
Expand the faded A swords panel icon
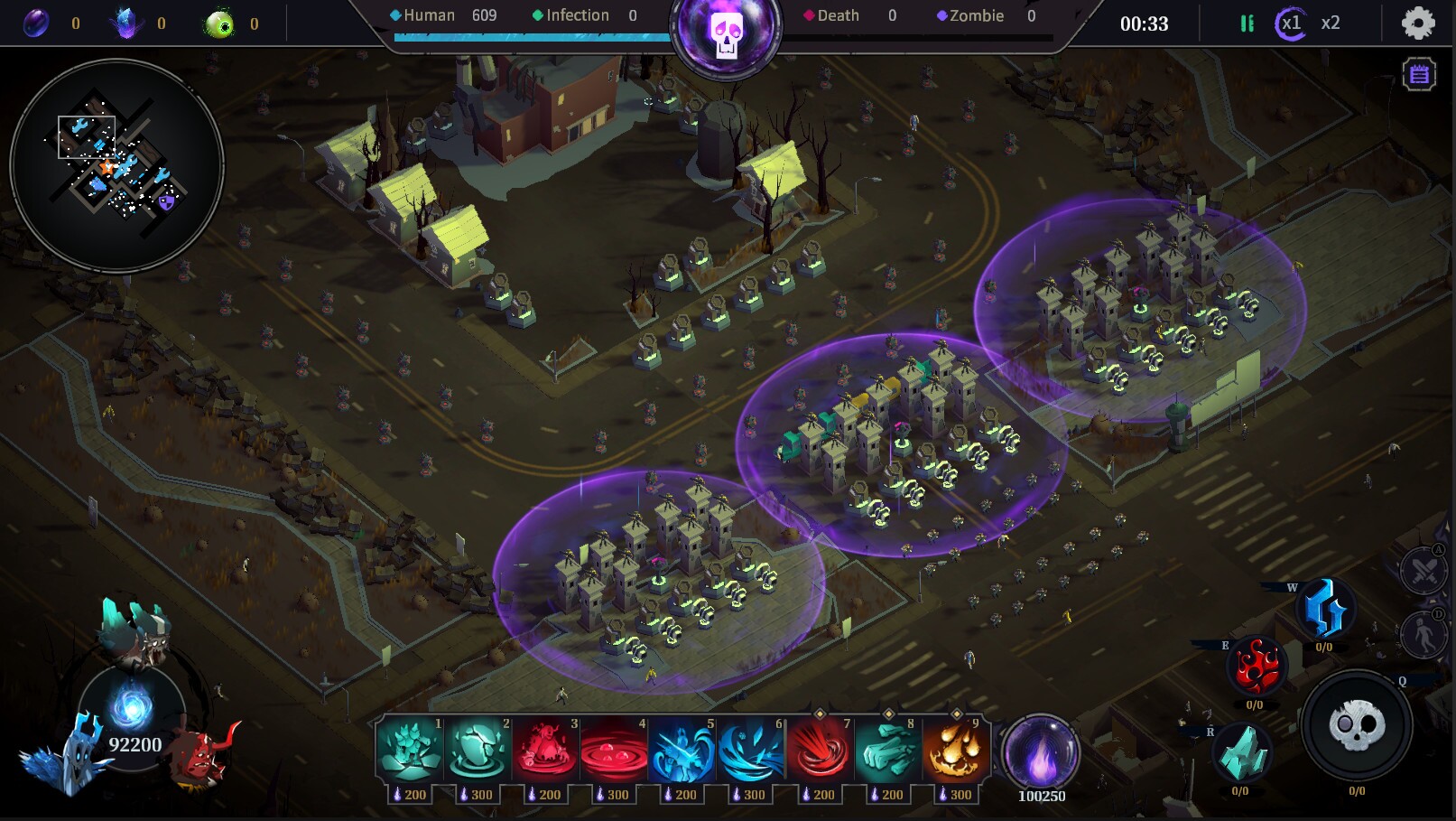(1424, 572)
